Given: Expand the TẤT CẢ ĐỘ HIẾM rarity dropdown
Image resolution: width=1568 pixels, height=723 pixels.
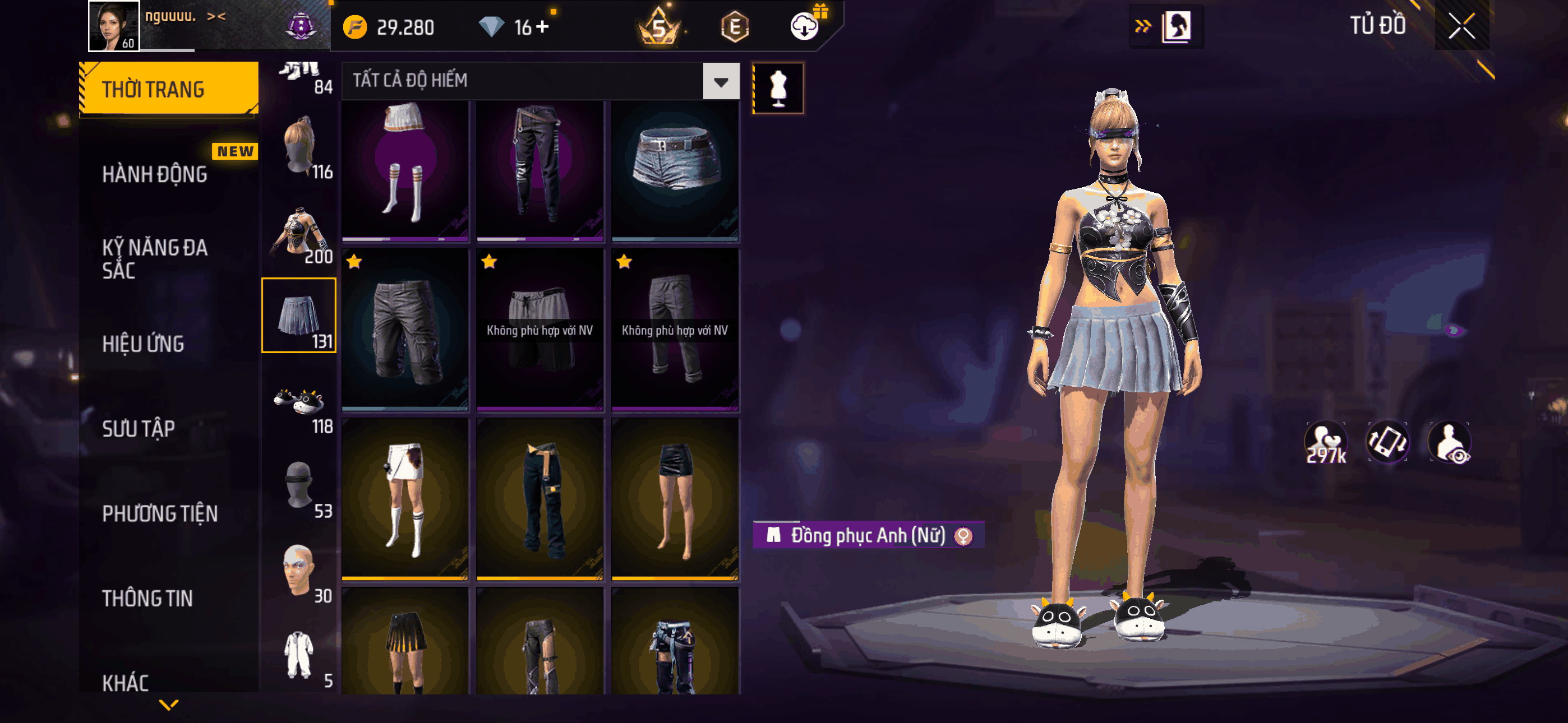Looking at the screenshot, I should point(721,81).
